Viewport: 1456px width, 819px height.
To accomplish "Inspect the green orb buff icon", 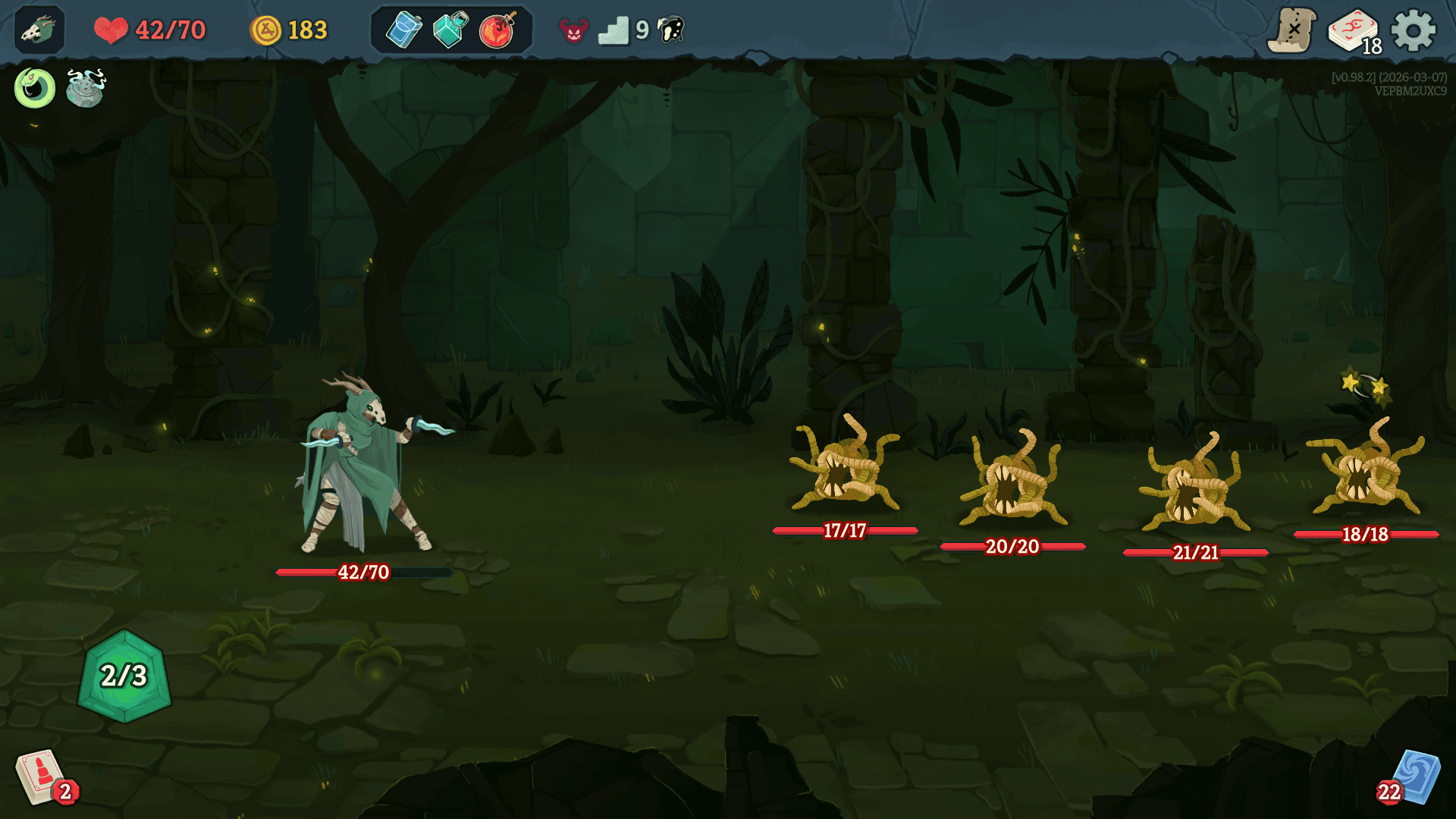I will [x=33, y=89].
